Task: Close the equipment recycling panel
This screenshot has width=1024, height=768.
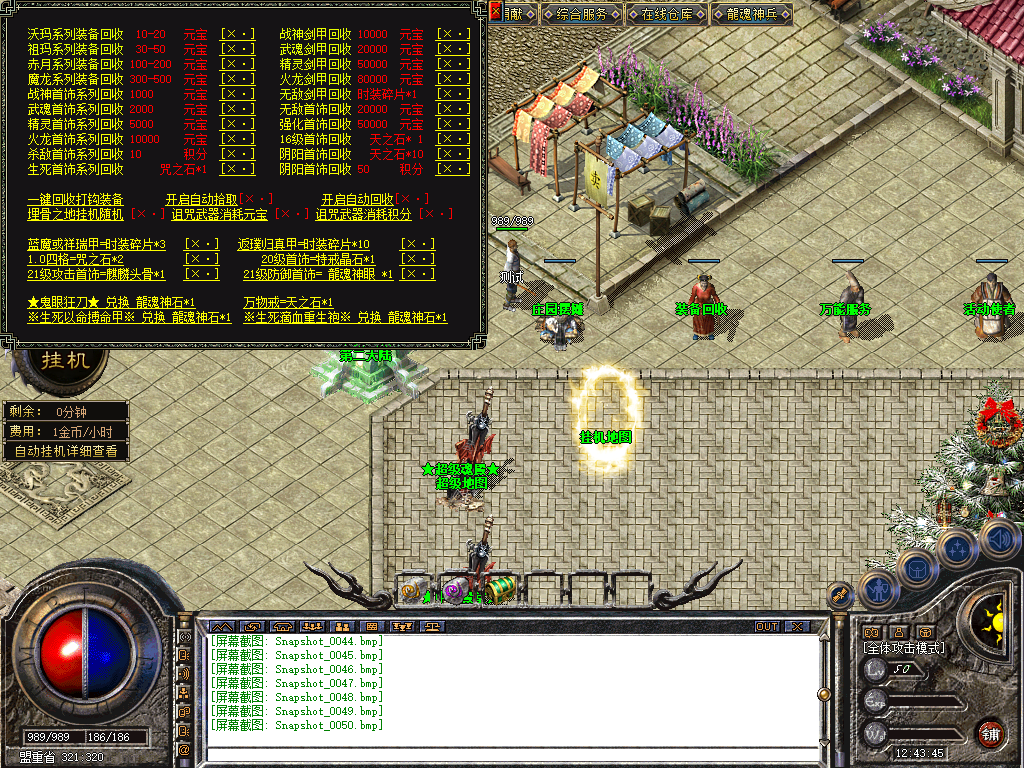Action: pos(496,12)
